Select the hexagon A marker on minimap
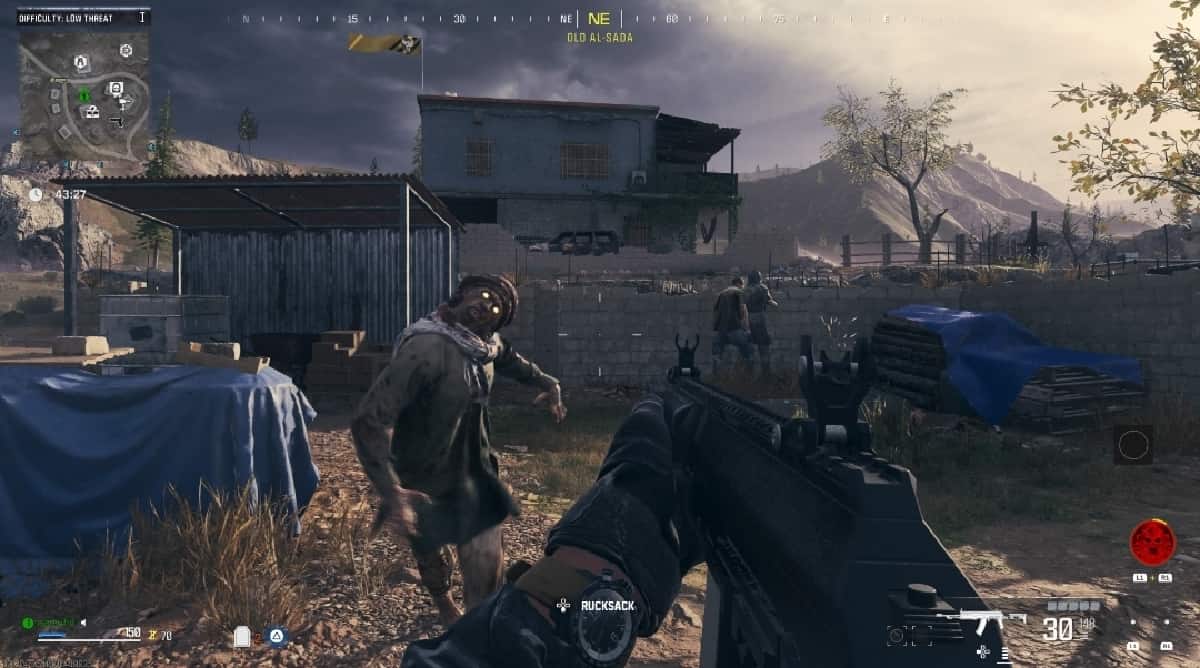Image resolution: width=1200 pixels, height=668 pixels. point(81,62)
